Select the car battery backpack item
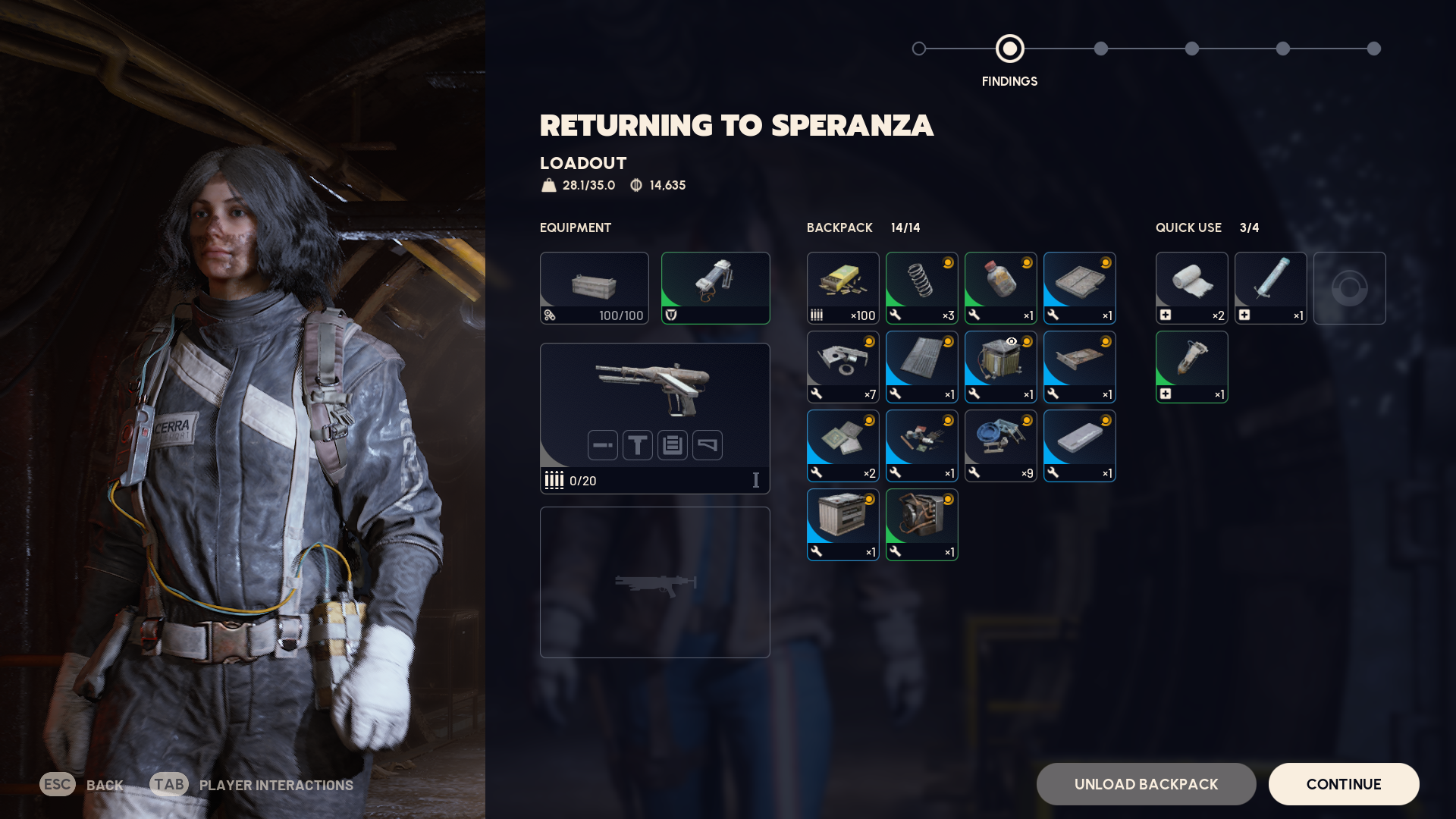1456x819 pixels. click(x=843, y=525)
